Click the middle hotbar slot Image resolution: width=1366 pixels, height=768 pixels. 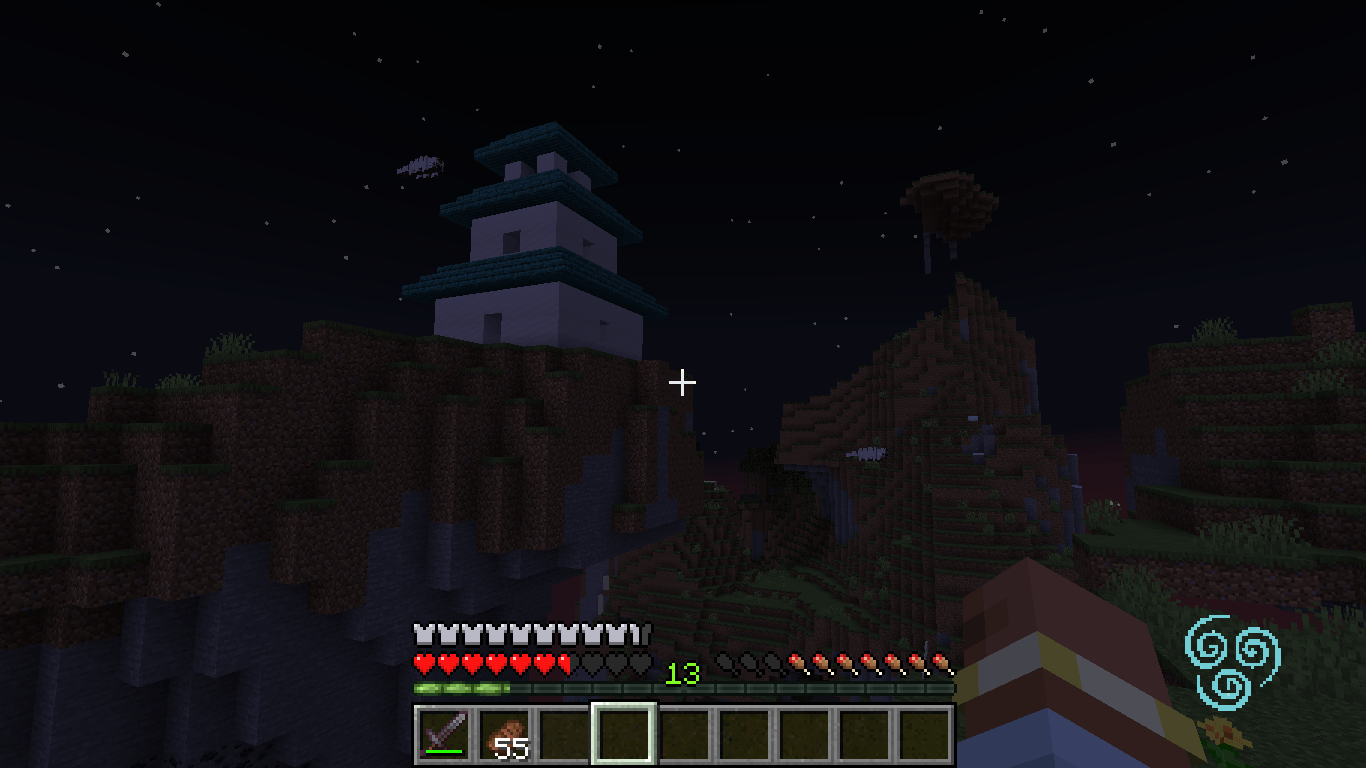click(683, 733)
